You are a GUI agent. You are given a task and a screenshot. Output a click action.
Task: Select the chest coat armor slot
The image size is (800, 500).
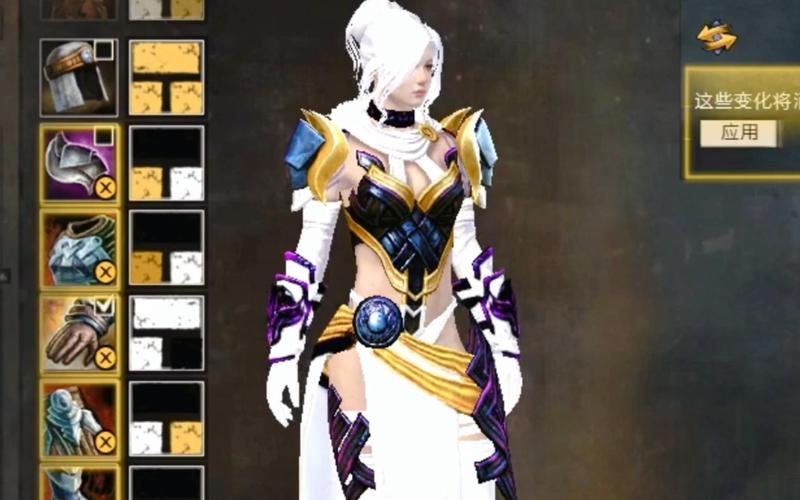73,246
